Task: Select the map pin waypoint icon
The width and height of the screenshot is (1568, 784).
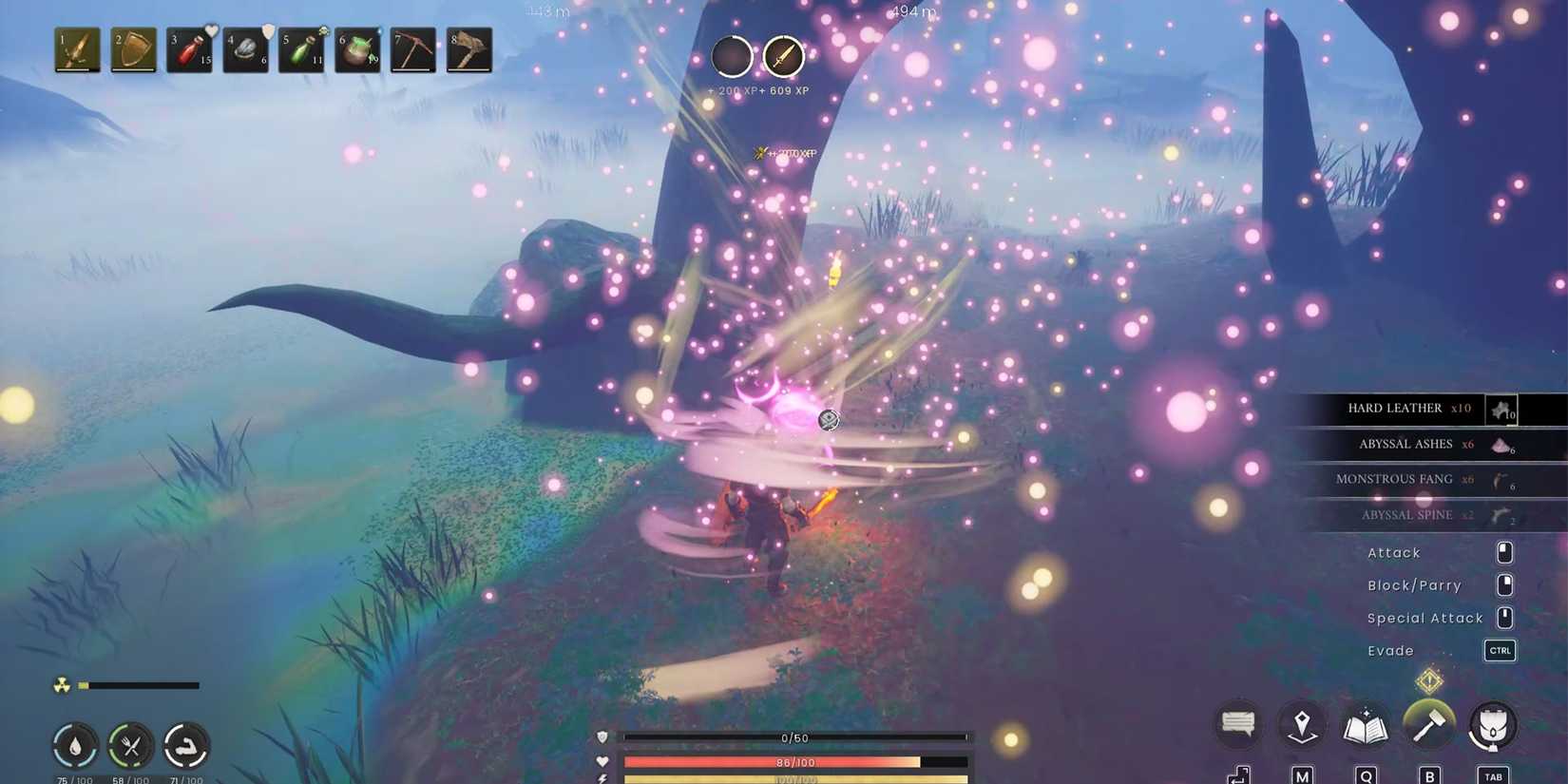Action: (x=1302, y=724)
